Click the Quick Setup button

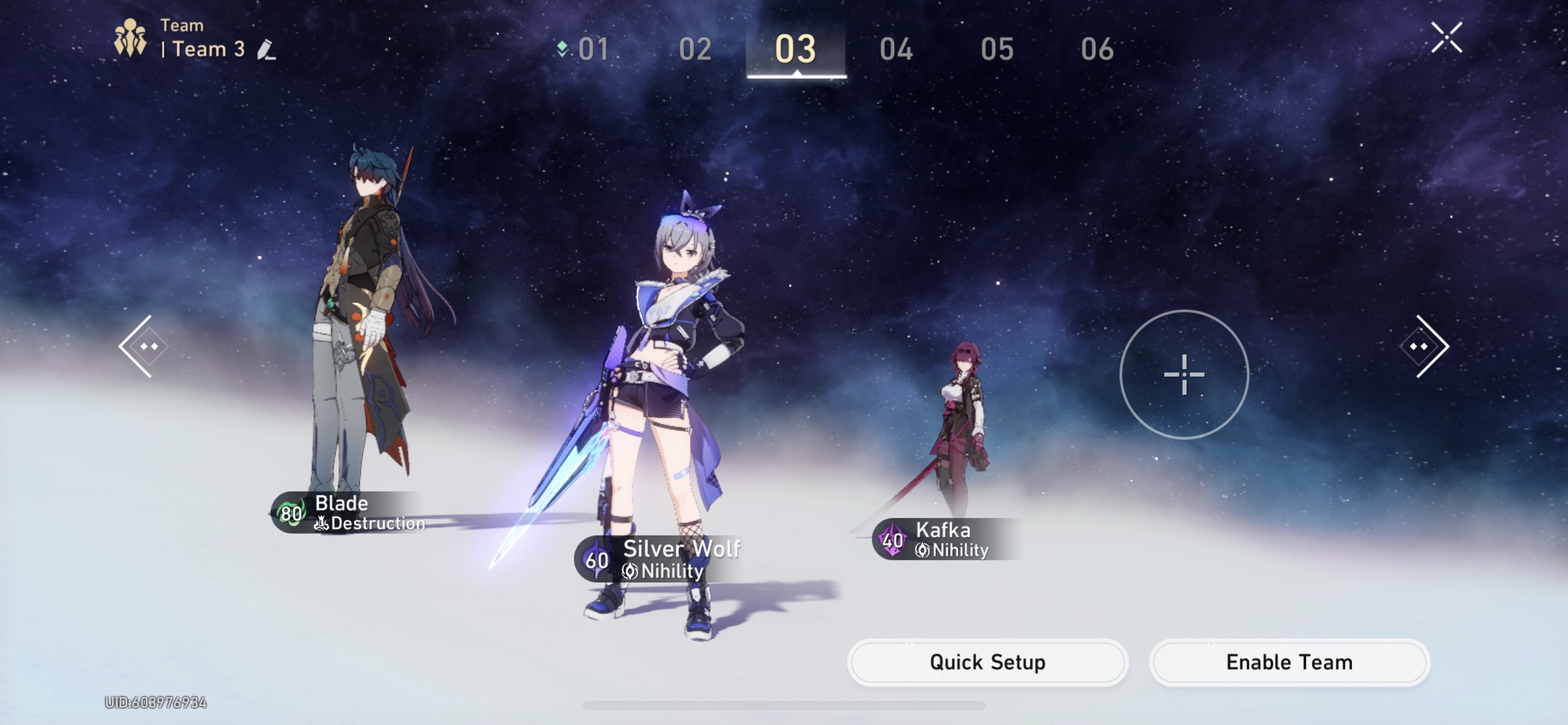pos(987,662)
